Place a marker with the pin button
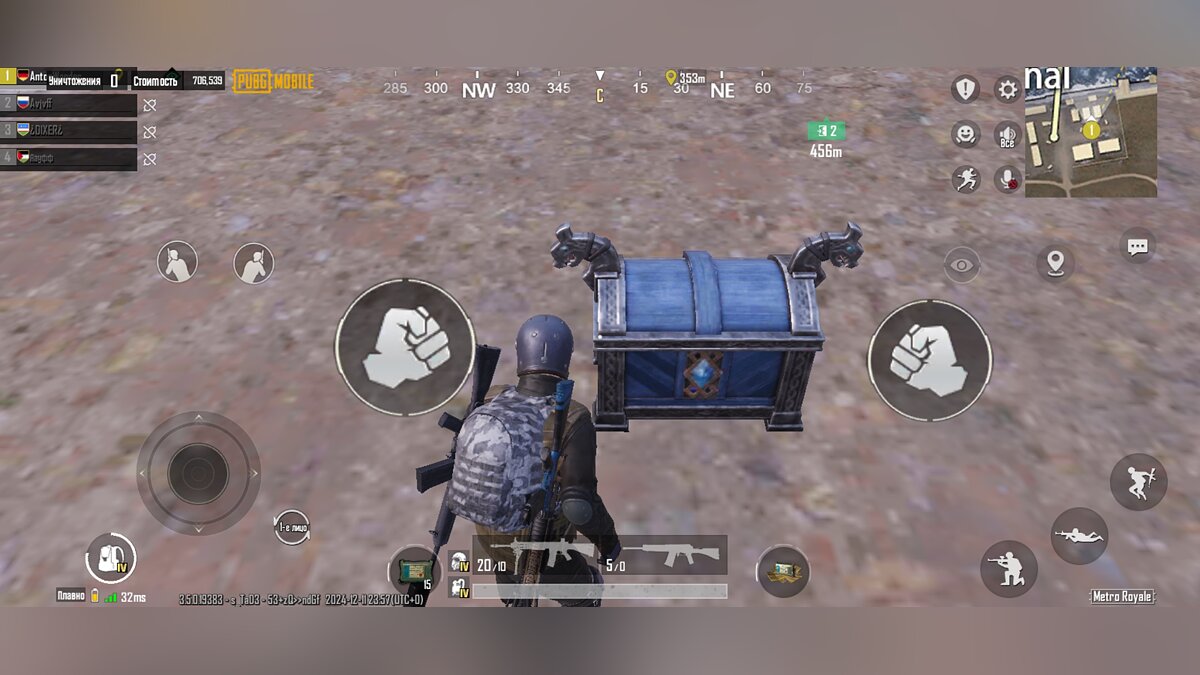 (1054, 263)
